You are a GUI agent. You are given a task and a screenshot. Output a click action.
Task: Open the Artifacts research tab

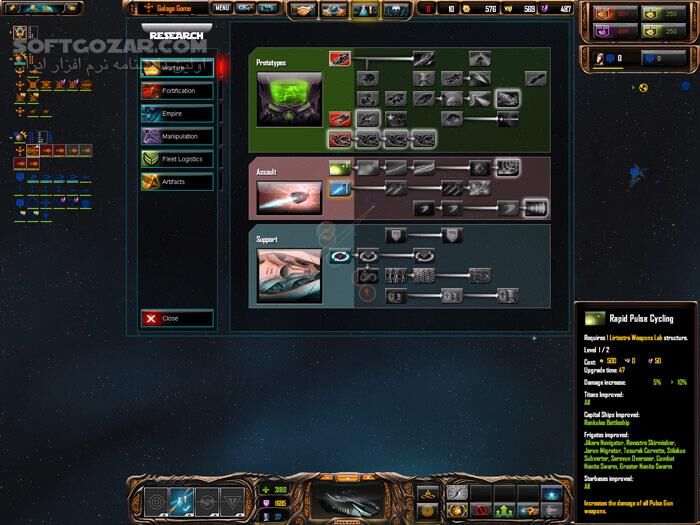click(x=177, y=182)
